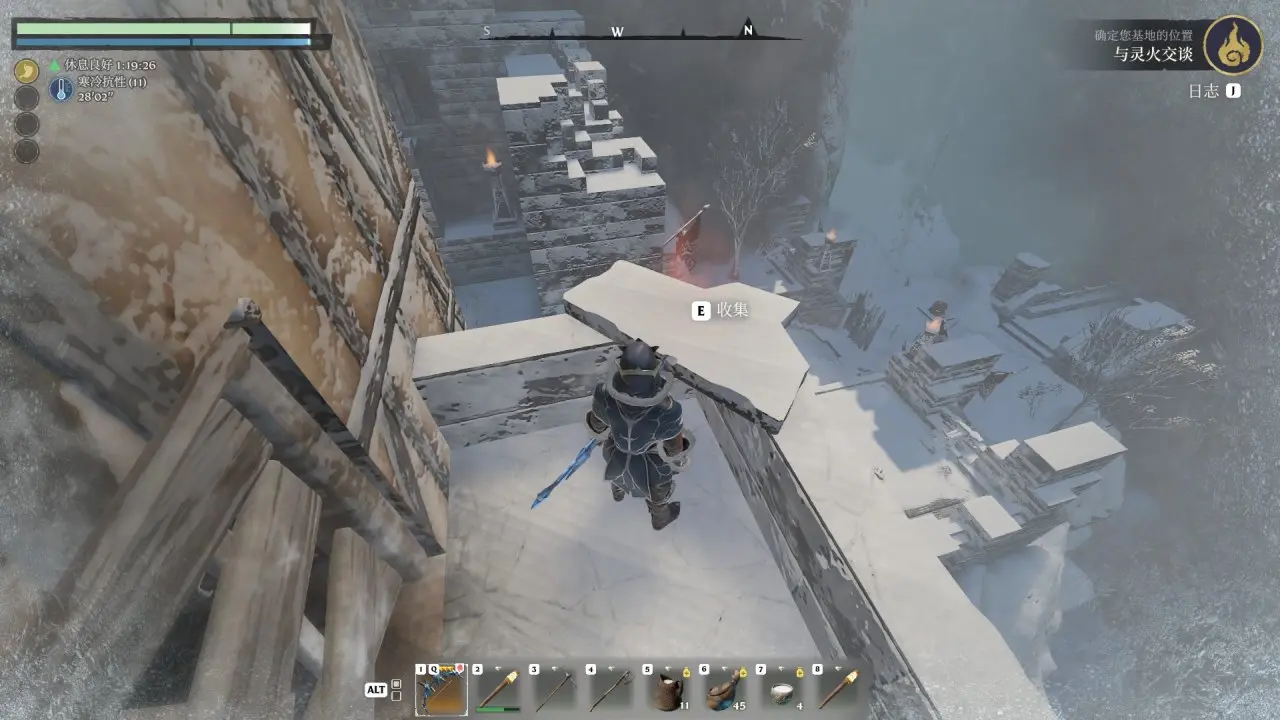This screenshot has height=720, width=1280.
Task: Equip the pickaxe in hotbar slot 3
Action: [x=555, y=689]
